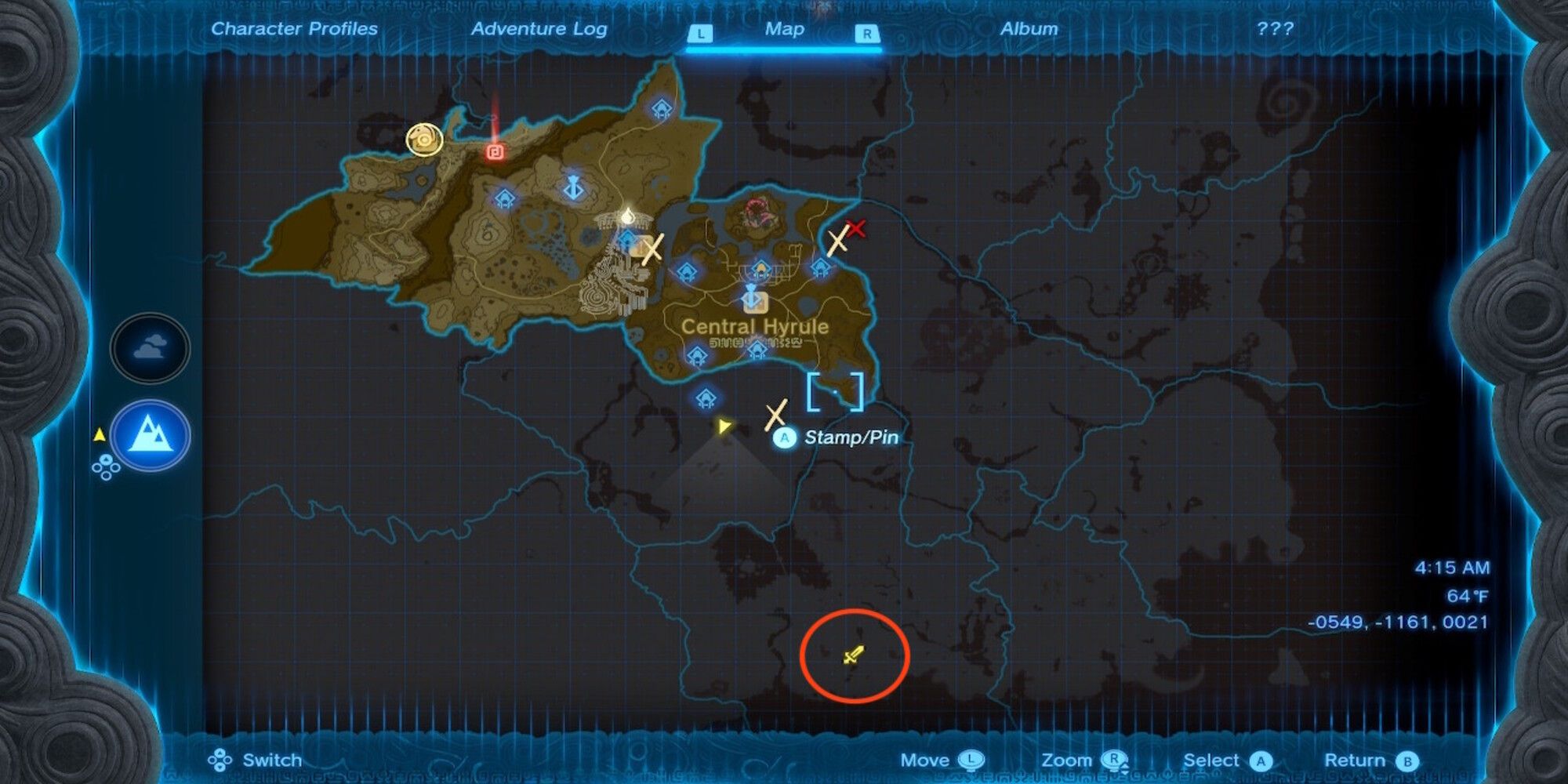The width and height of the screenshot is (1568, 784).
Task: Select Return at the bottom right
Action: (1369, 760)
